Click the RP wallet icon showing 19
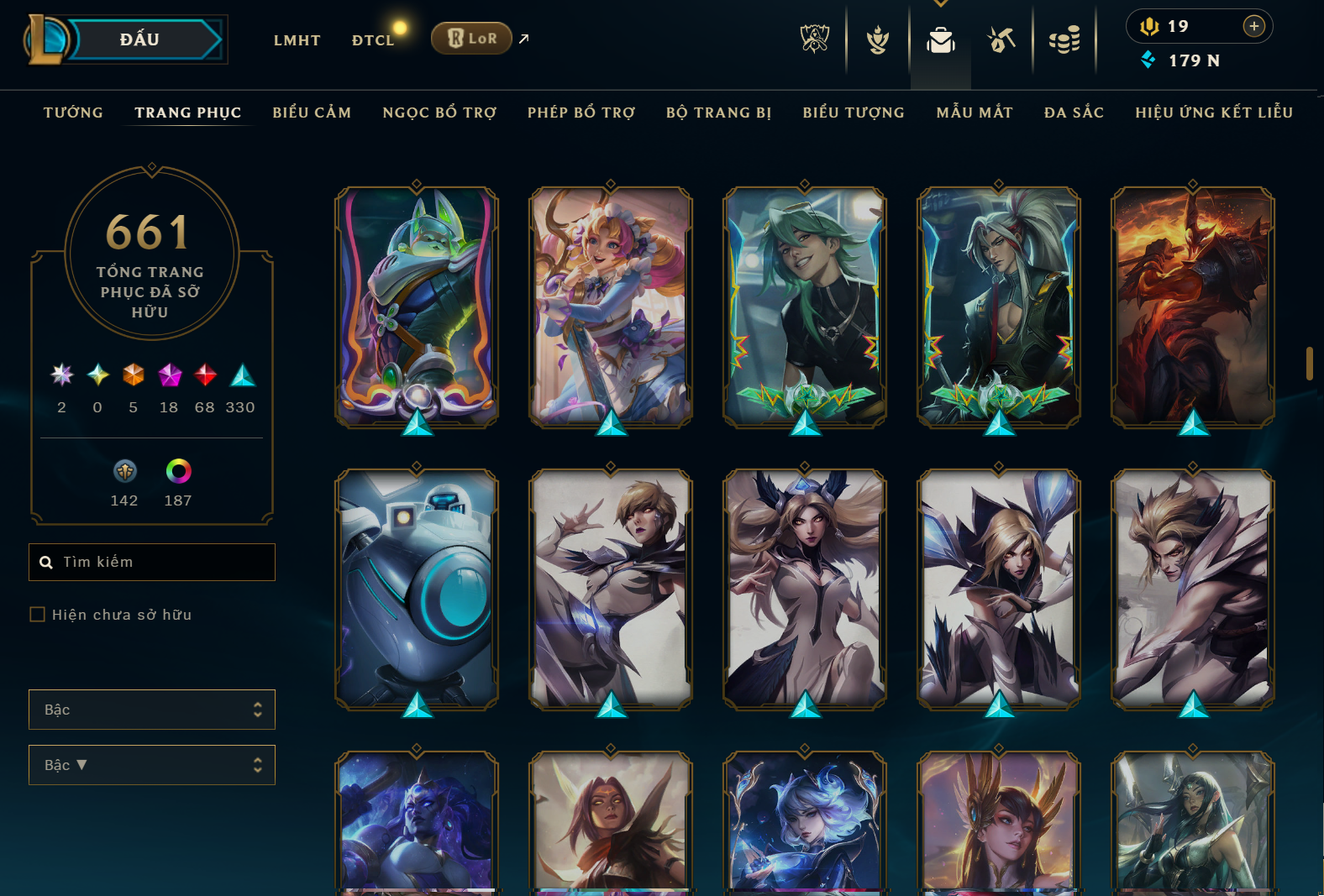1324x896 pixels. (1151, 25)
